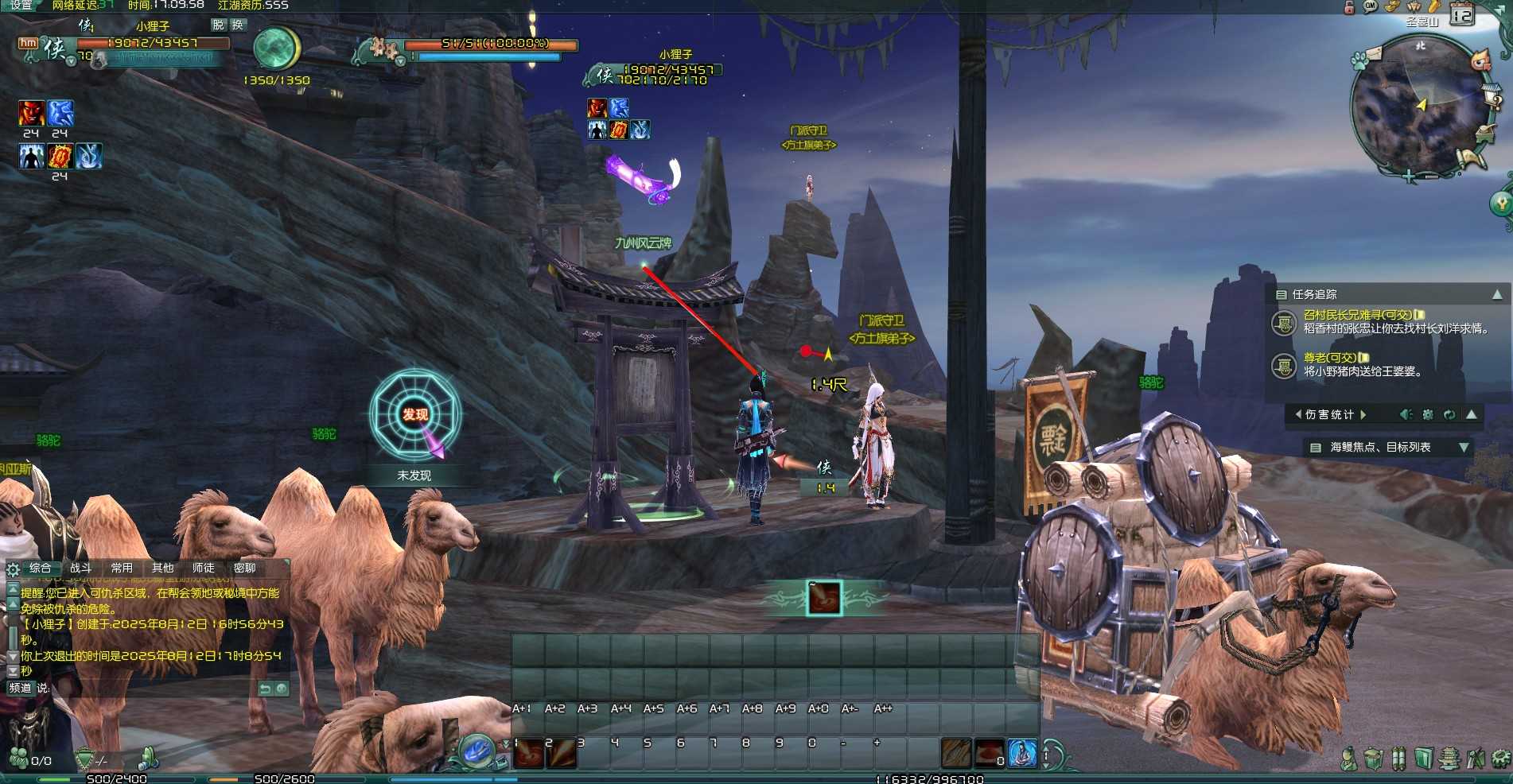Switch chat to the 战斗 tab
The height and width of the screenshot is (784, 1513).
80,568
